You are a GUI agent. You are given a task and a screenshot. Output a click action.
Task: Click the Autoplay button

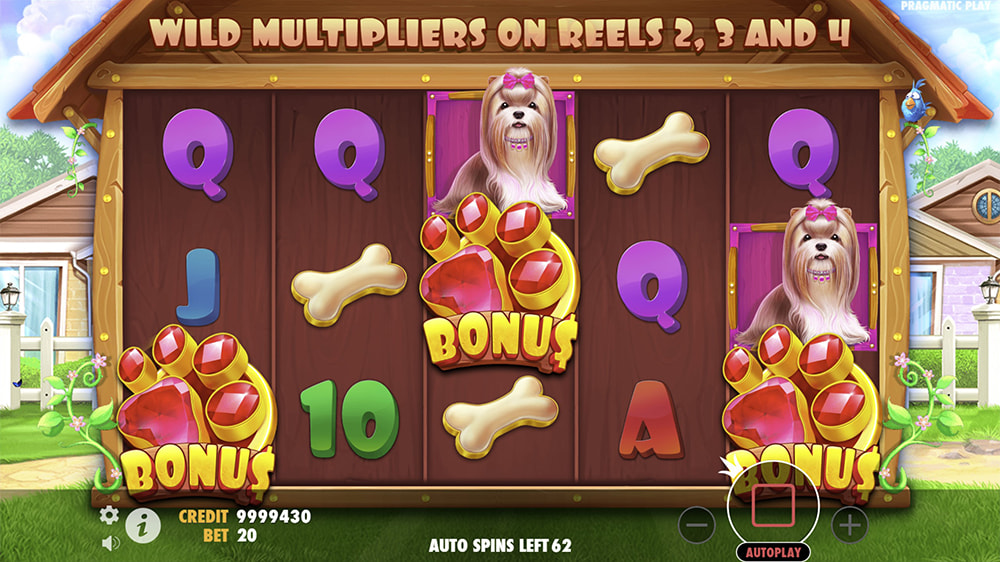tap(773, 552)
